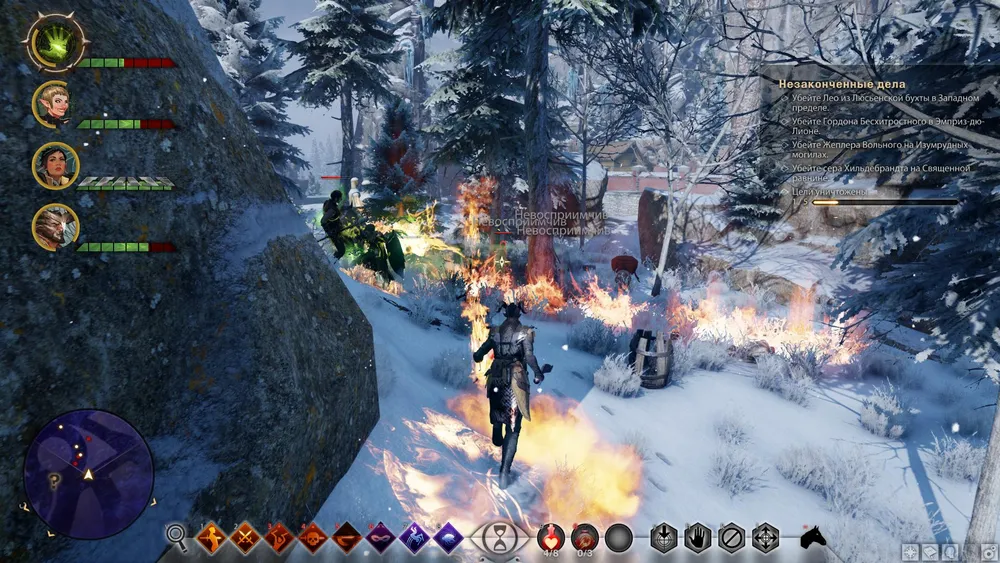Select the dark-haired woman party portrait
The image size is (1000, 563).
click(55, 165)
